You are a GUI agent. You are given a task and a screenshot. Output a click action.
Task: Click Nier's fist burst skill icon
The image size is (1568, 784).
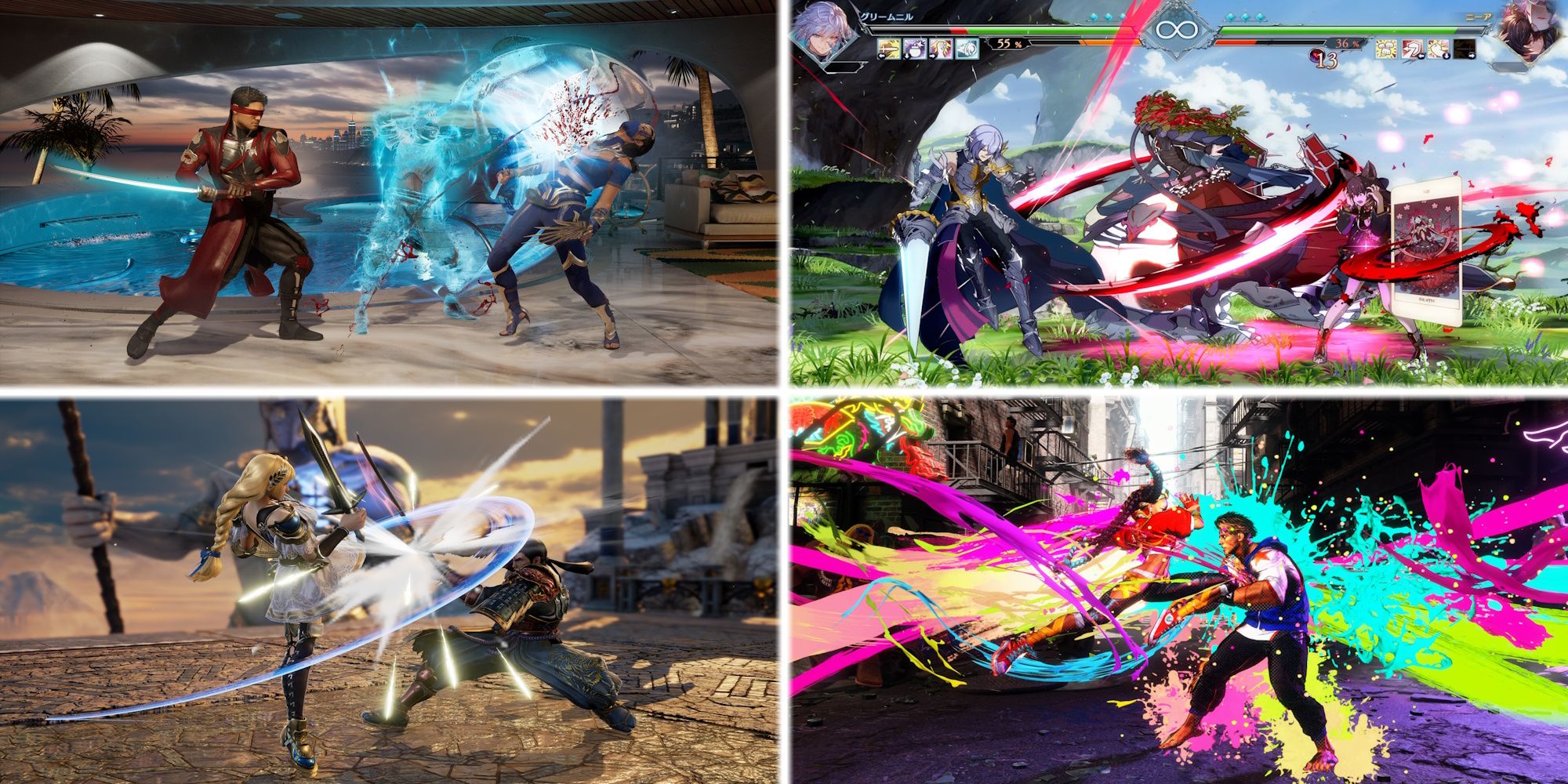tap(1385, 49)
